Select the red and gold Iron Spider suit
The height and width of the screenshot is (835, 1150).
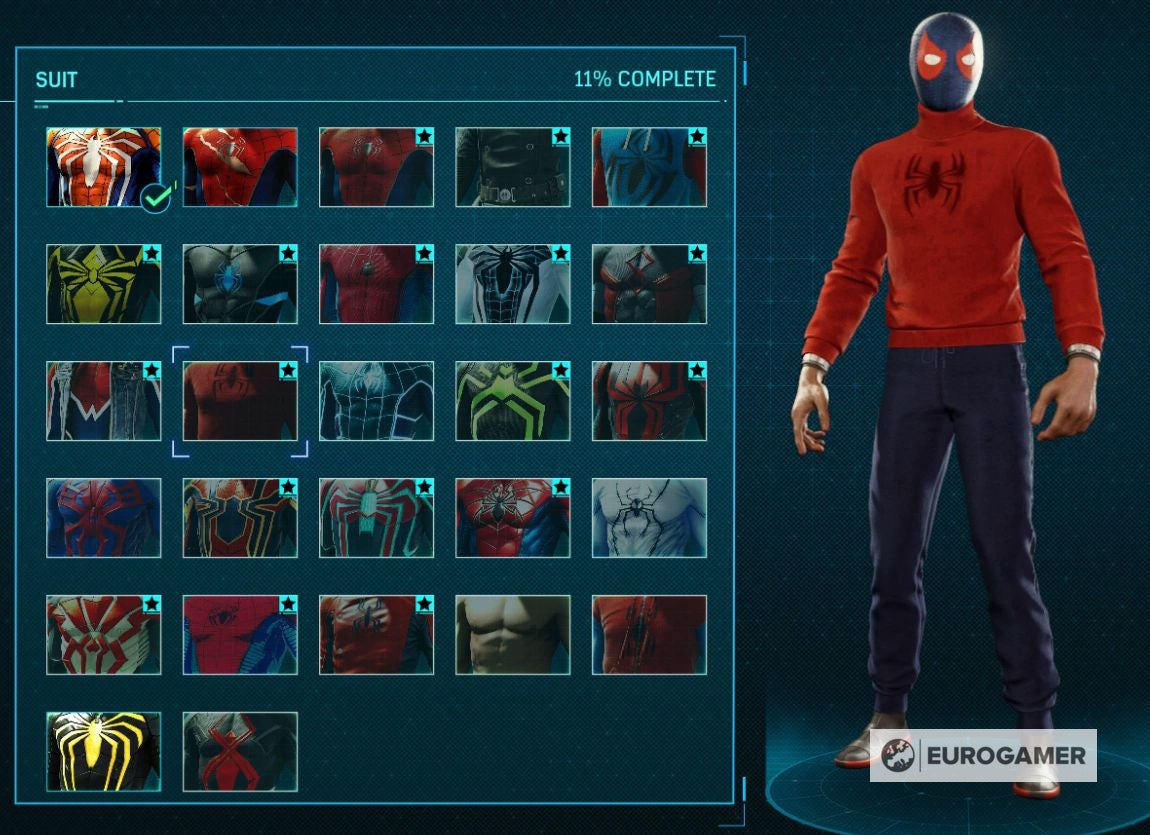240,518
